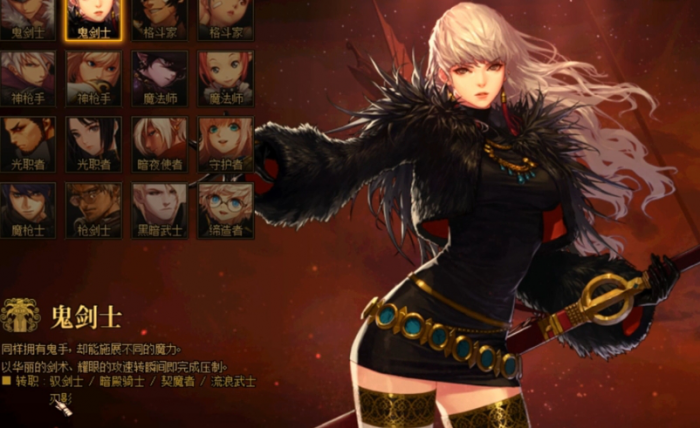This screenshot has height=428, width=700.
Task: Select the dark-skinned male 圣职者 portrait
Action: [x=28, y=143]
